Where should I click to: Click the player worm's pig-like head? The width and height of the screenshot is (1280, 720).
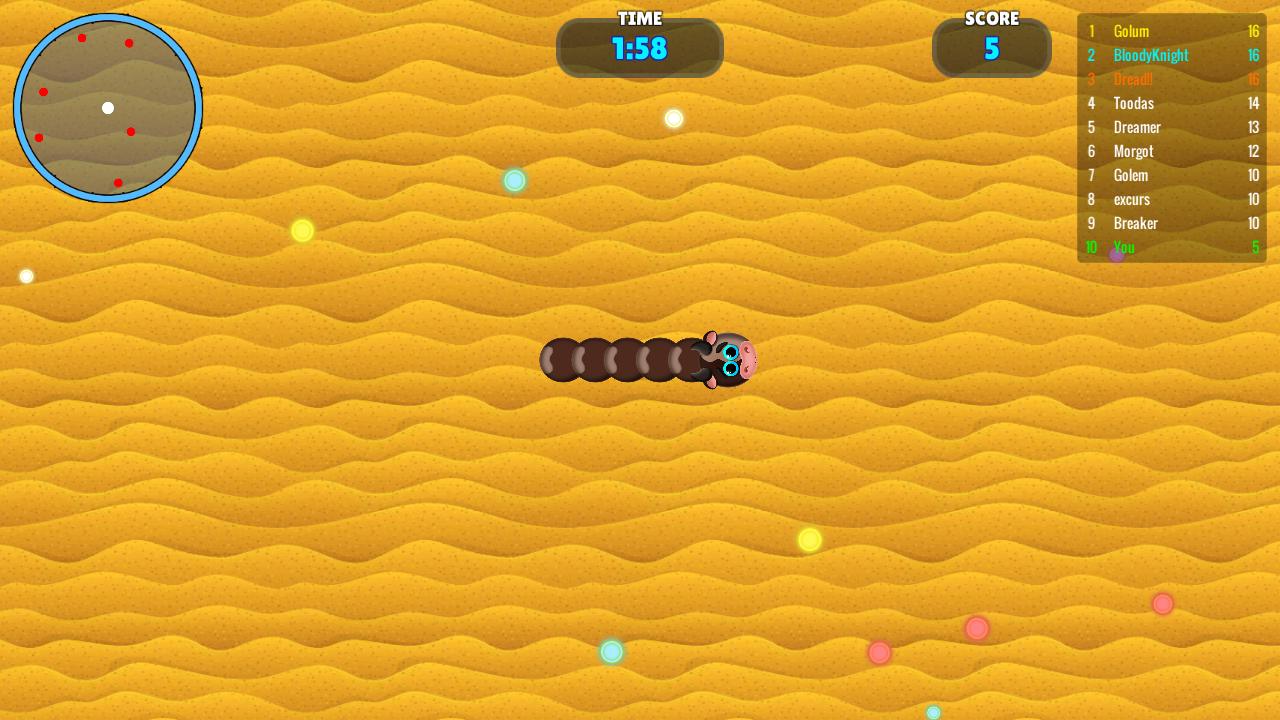pyautogui.click(x=730, y=360)
